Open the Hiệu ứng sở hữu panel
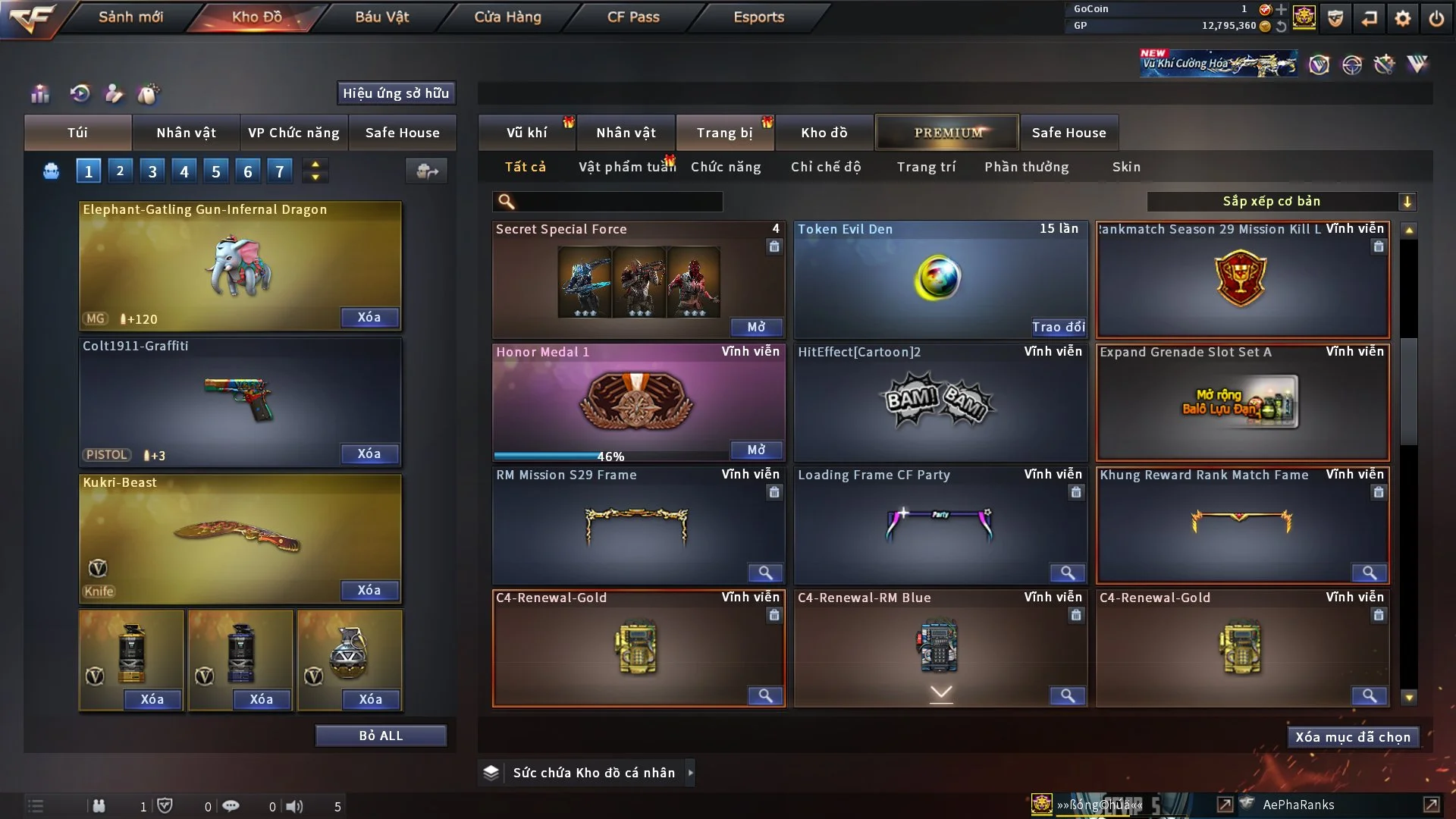This screenshot has width=1456, height=819. [x=396, y=93]
